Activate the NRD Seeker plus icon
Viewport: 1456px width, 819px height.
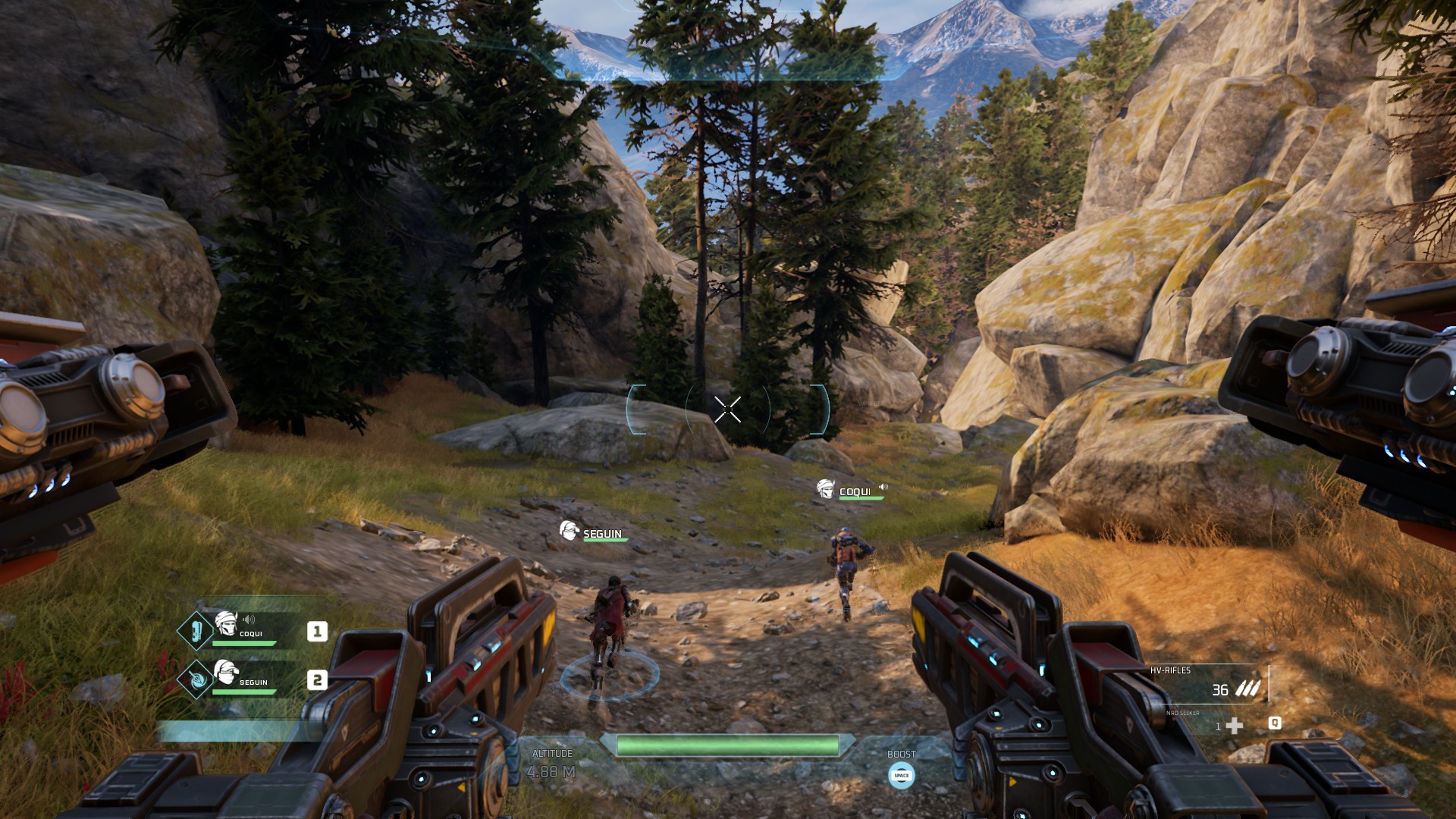pyautogui.click(x=1235, y=726)
